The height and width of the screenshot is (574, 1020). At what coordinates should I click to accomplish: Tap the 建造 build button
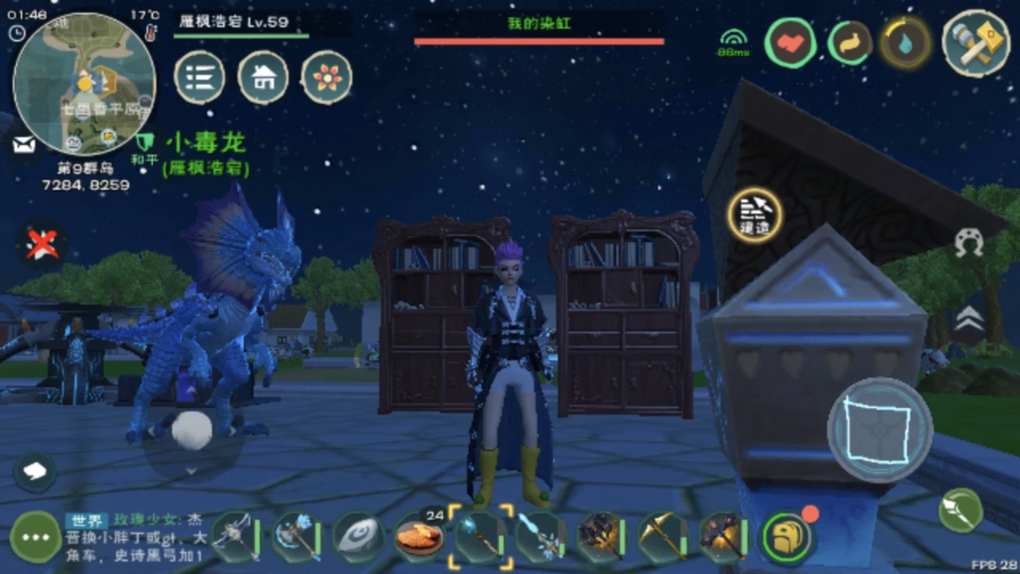(755, 215)
